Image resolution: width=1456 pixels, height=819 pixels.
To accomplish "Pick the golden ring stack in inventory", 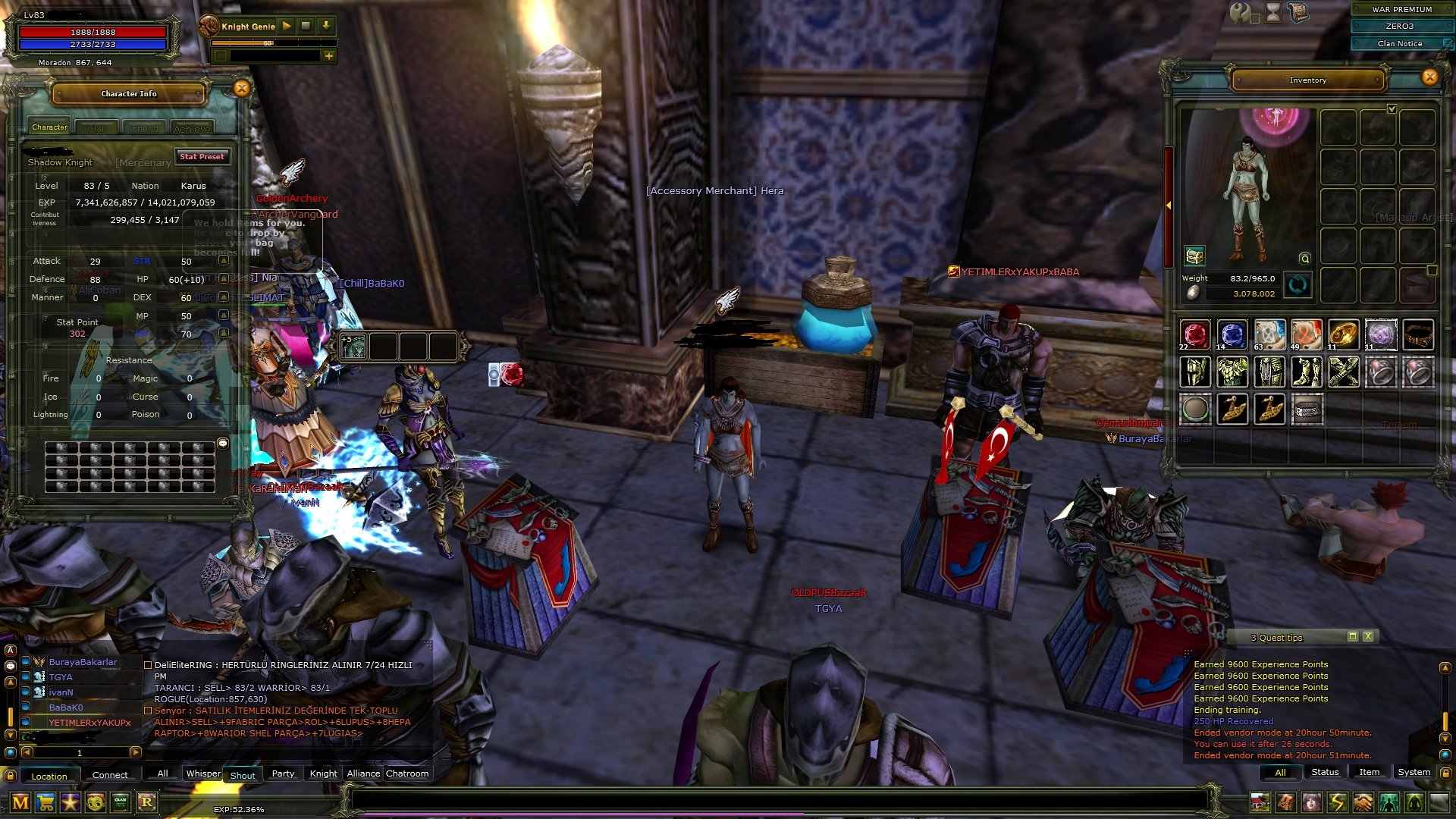I will click(x=1343, y=334).
